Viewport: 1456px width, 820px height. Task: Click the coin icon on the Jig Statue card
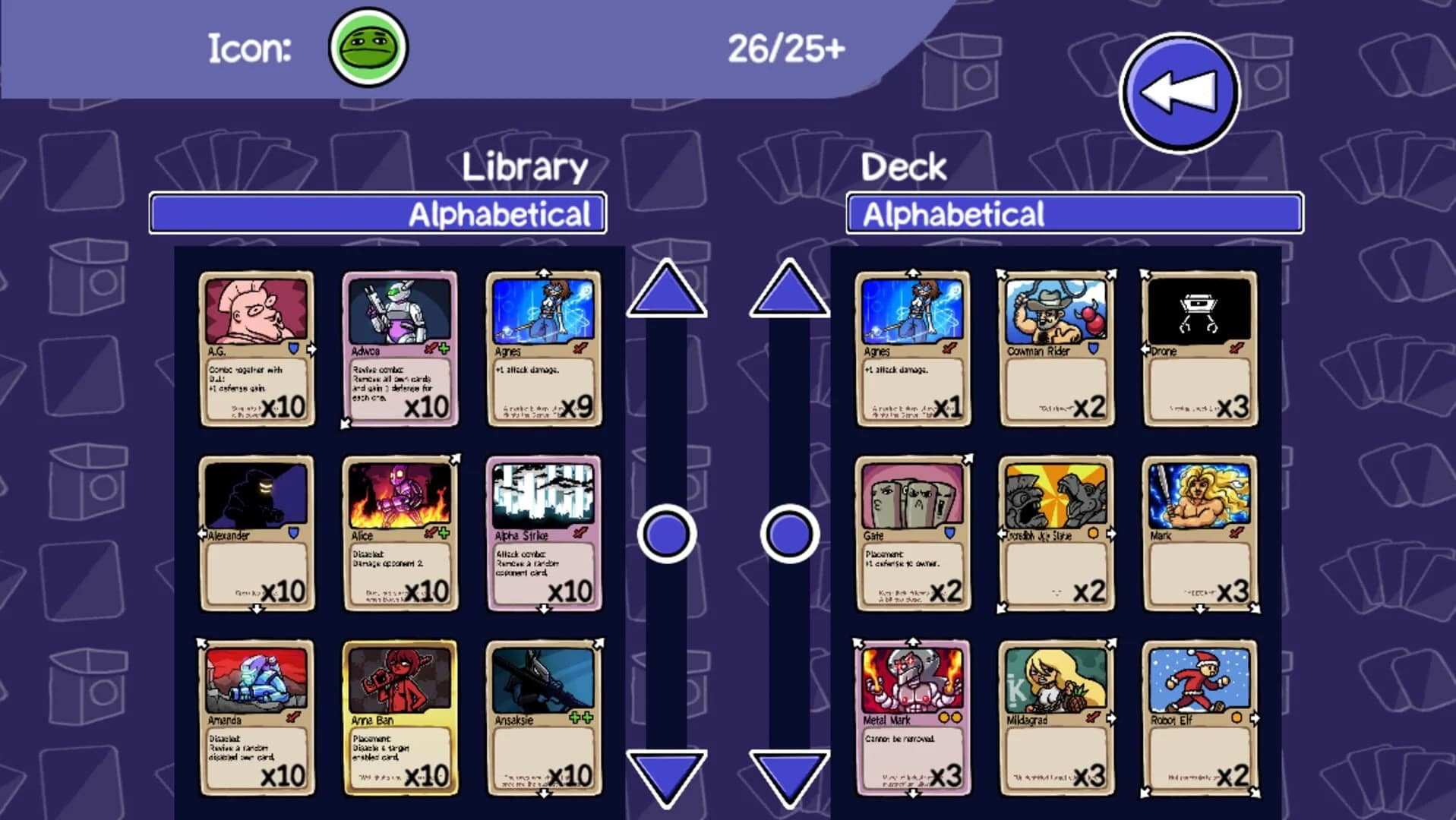[1094, 534]
